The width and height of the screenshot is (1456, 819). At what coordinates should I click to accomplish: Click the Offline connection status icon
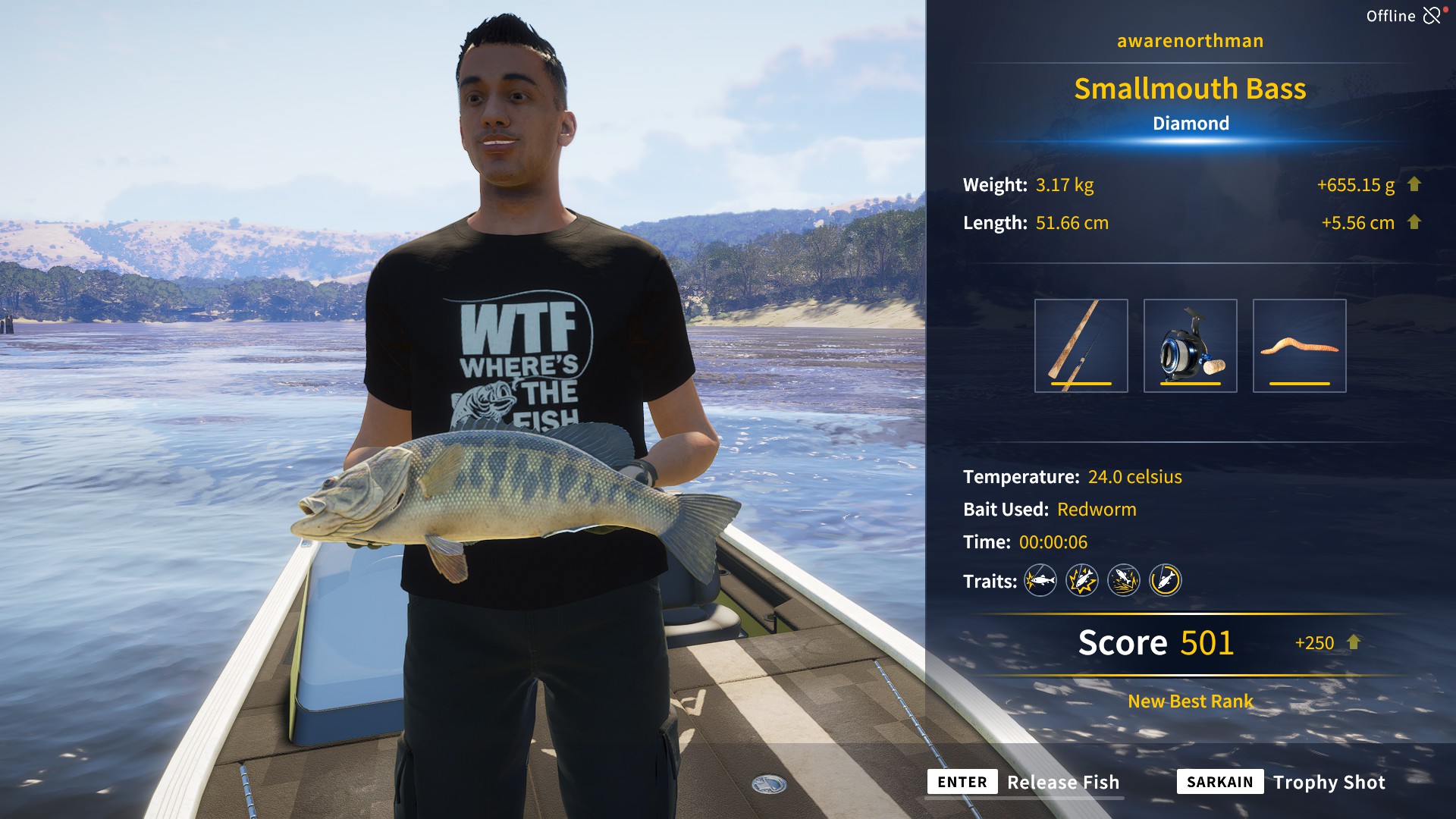click(x=1433, y=14)
